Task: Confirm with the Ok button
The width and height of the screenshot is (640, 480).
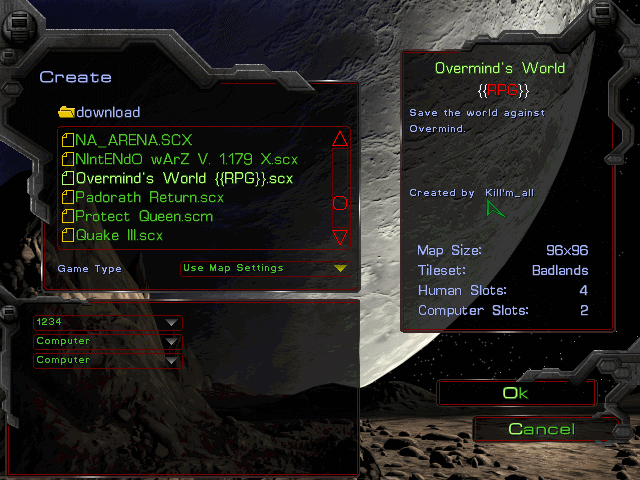Action: tap(515, 393)
